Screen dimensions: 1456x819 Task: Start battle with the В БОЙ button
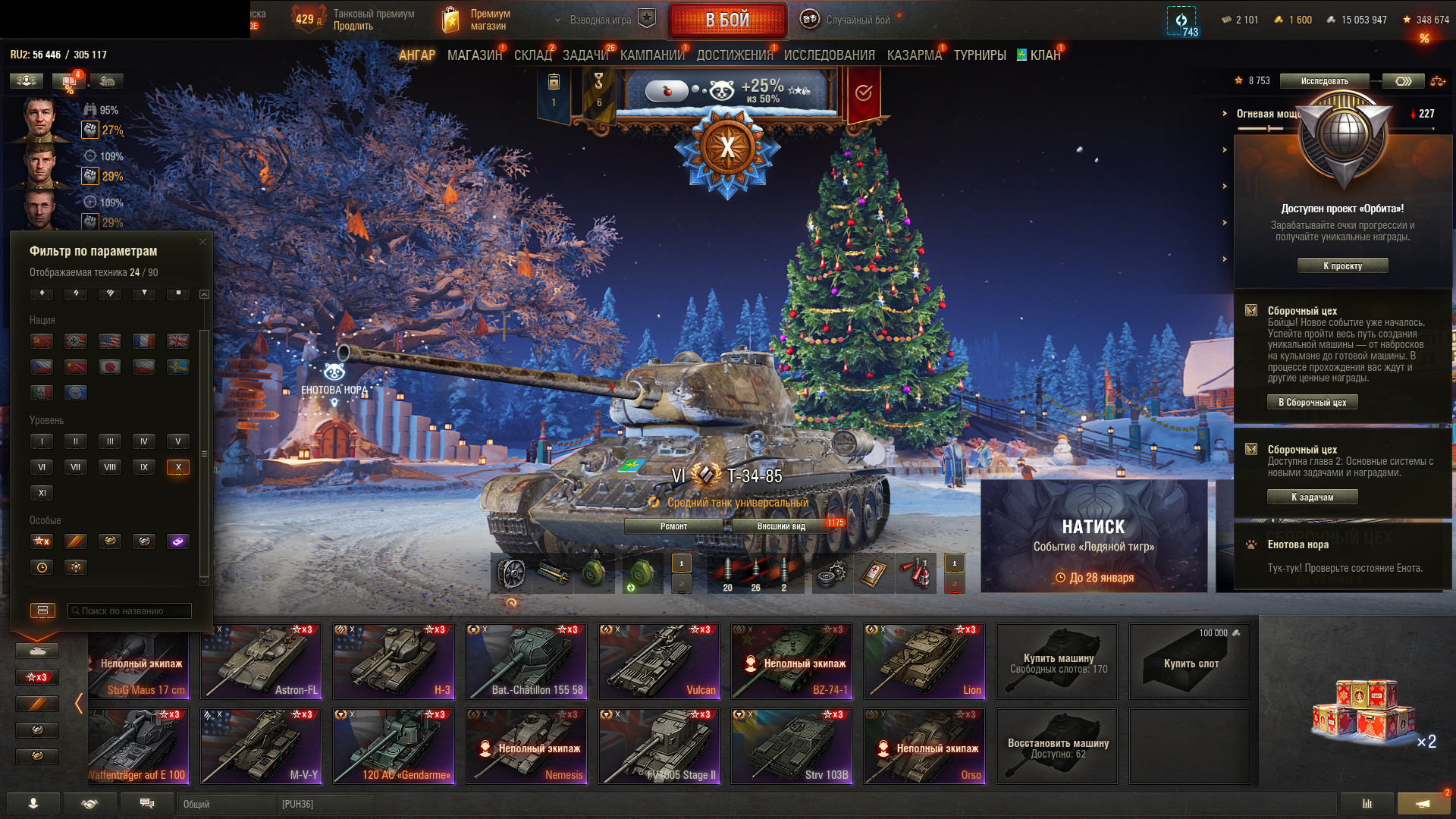pyautogui.click(x=727, y=20)
